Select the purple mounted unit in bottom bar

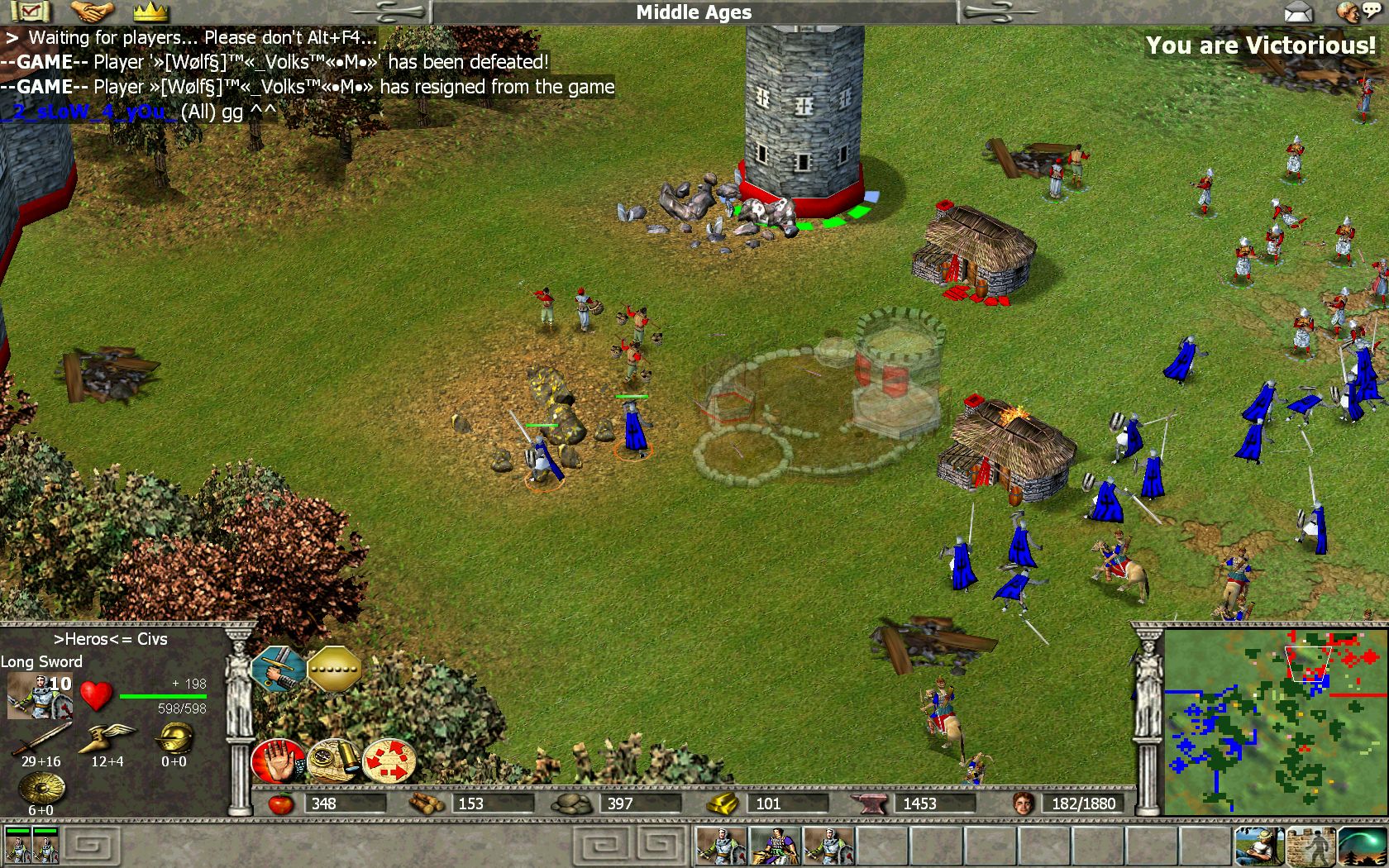click(775, 847)
